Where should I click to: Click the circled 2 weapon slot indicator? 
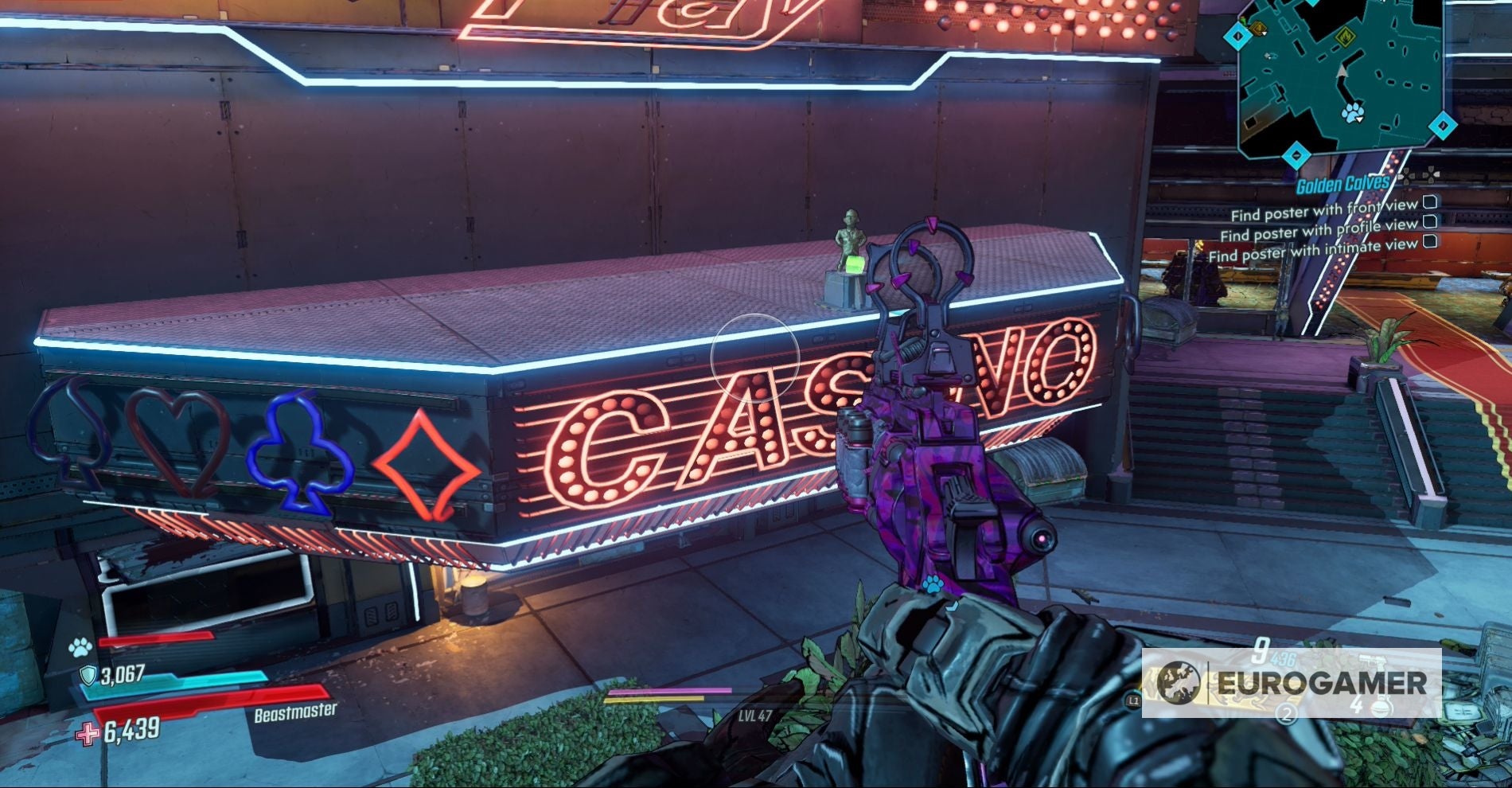coord(1287,712)
